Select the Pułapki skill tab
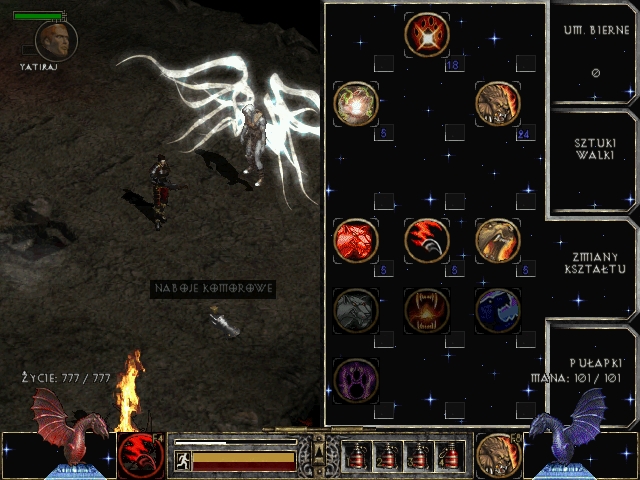 [x=594, y=362]
